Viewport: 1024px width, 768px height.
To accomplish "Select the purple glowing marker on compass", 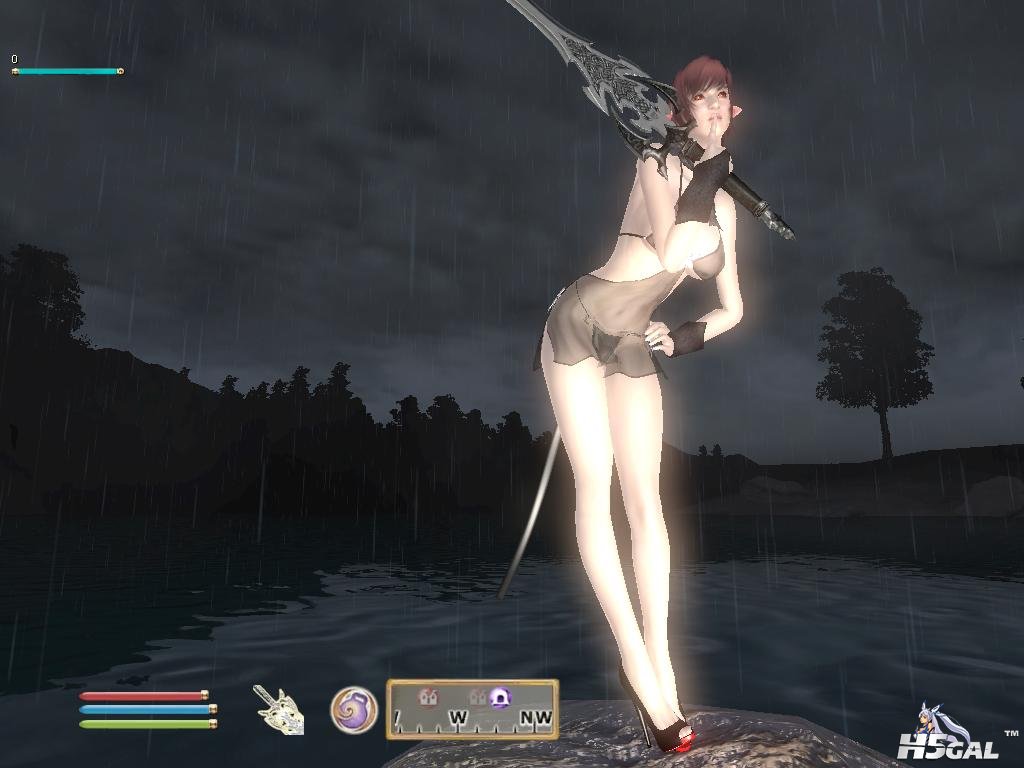I will (x=500, y=697).
